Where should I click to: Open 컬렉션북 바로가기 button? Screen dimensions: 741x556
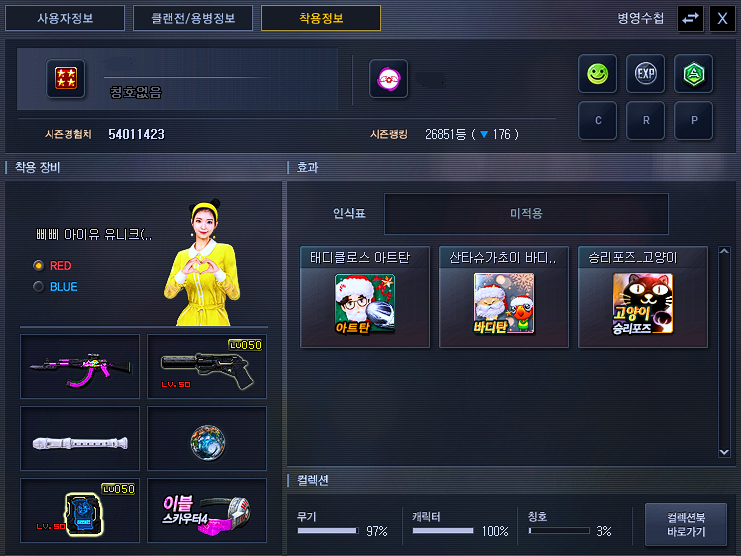(x=685, y=525)
